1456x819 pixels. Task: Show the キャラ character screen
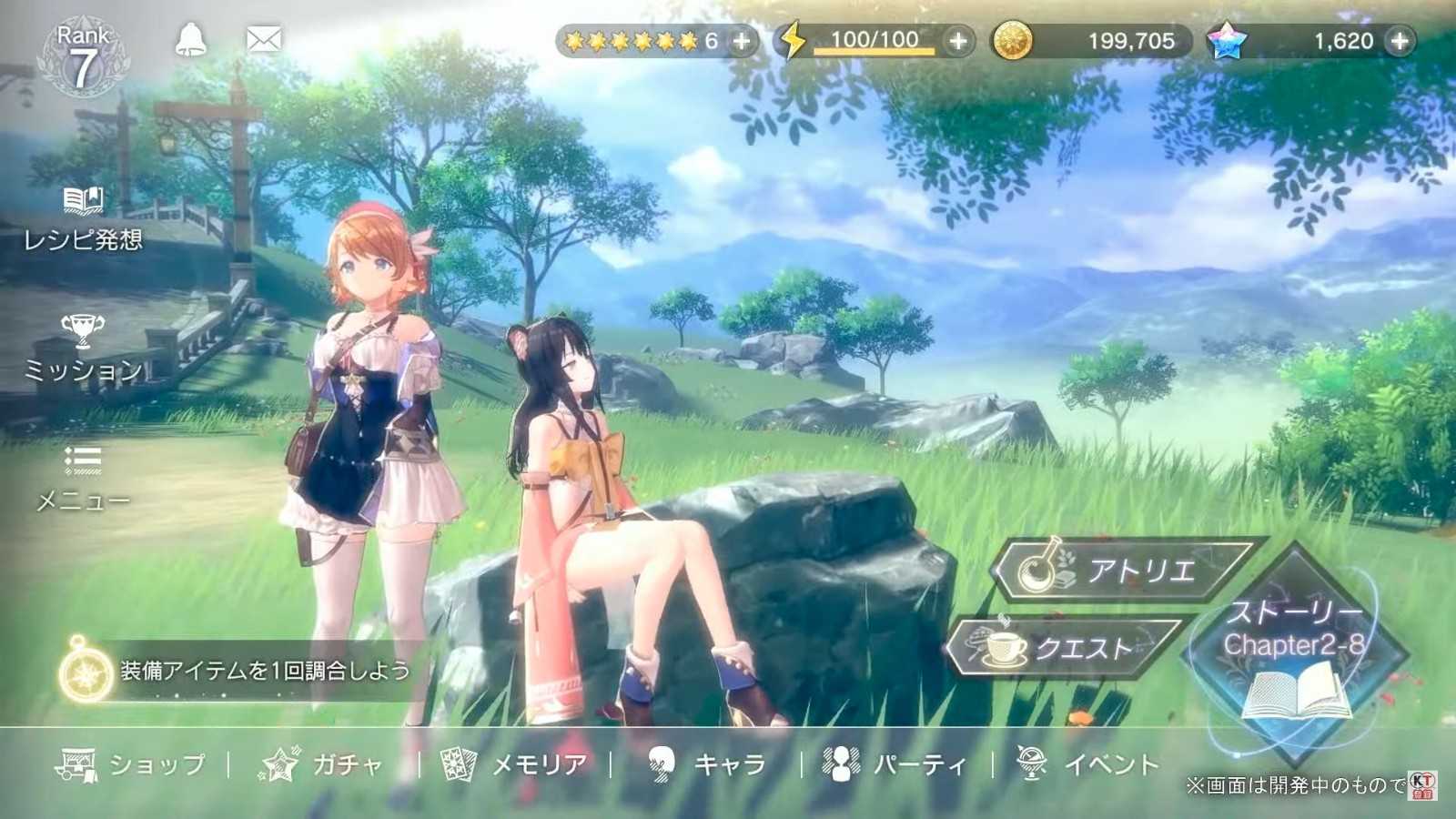(x=706, y=764)
